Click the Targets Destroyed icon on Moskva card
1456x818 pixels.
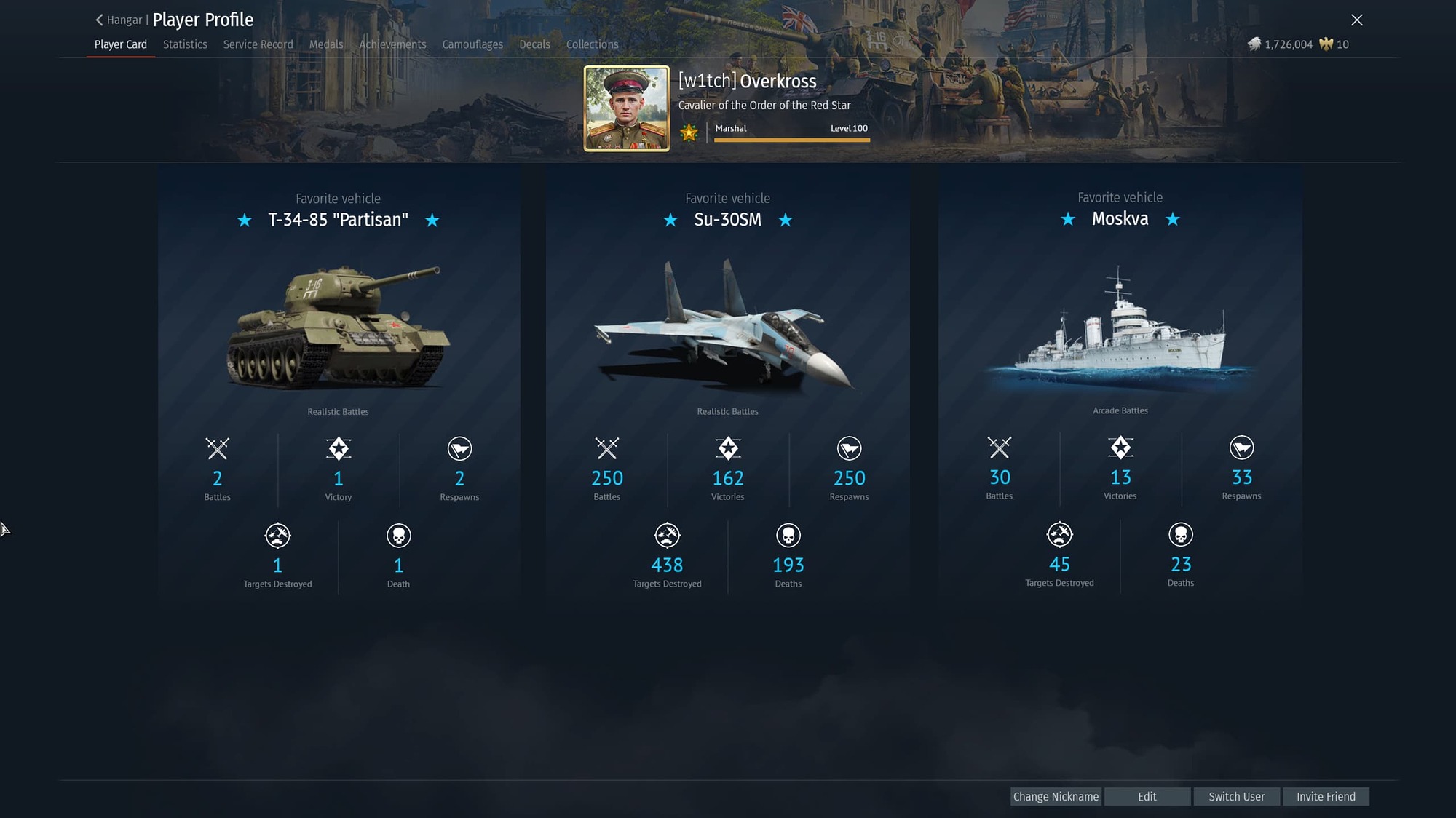(x=1059, y=533)
